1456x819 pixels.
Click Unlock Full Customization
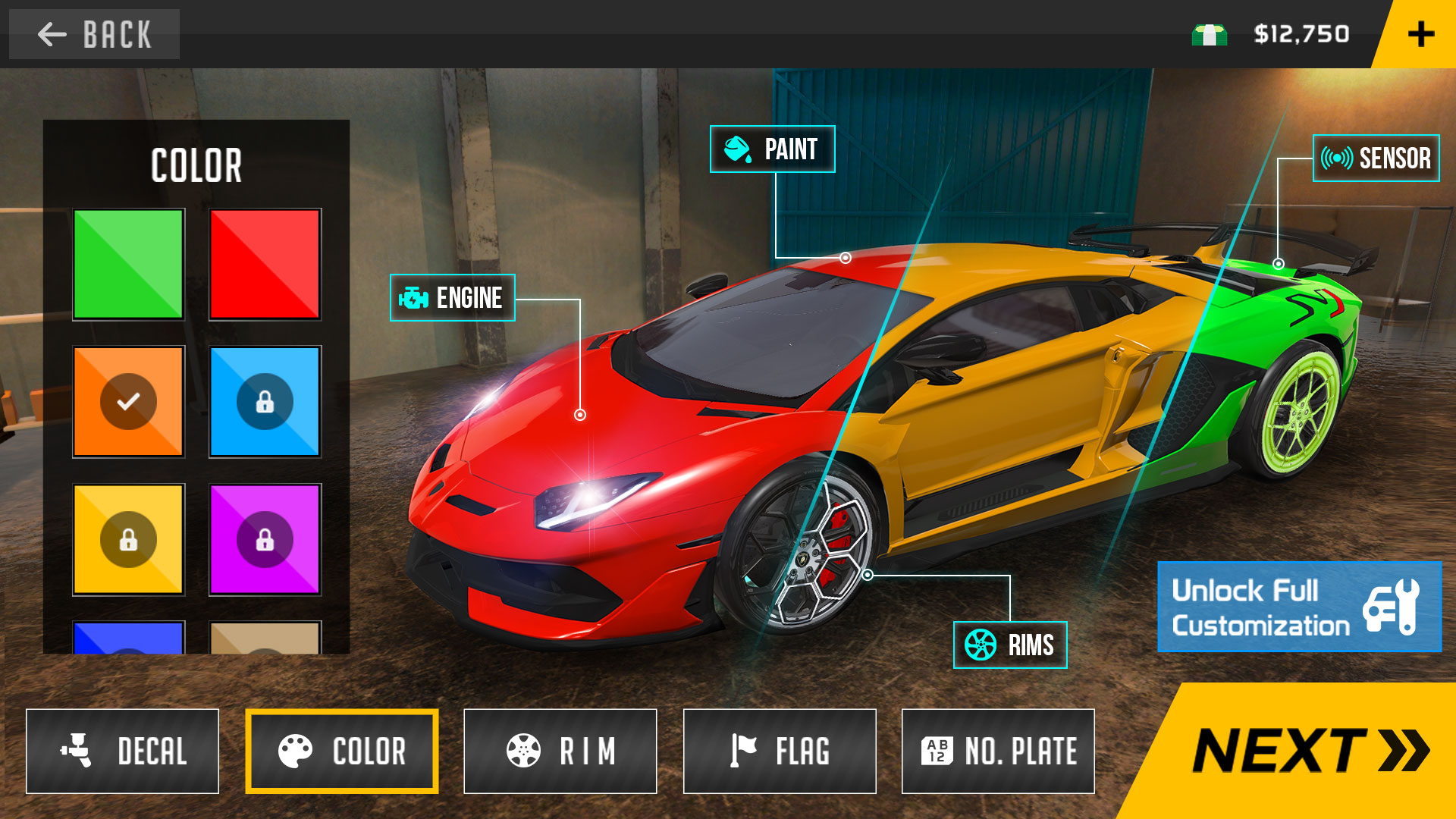pyautogui.click(x=1298, y=607)
